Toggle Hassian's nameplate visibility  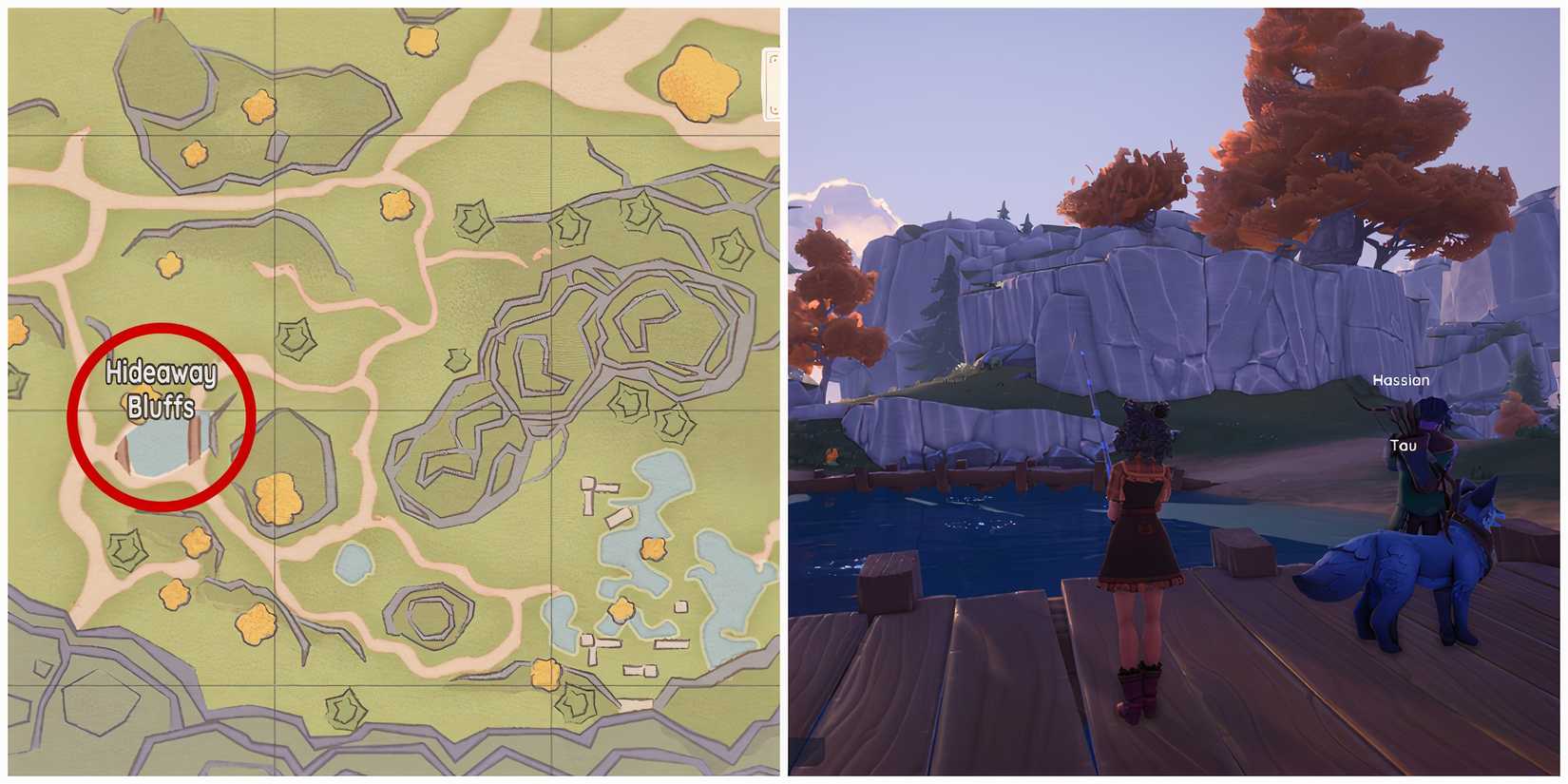tap(1401, 379)
